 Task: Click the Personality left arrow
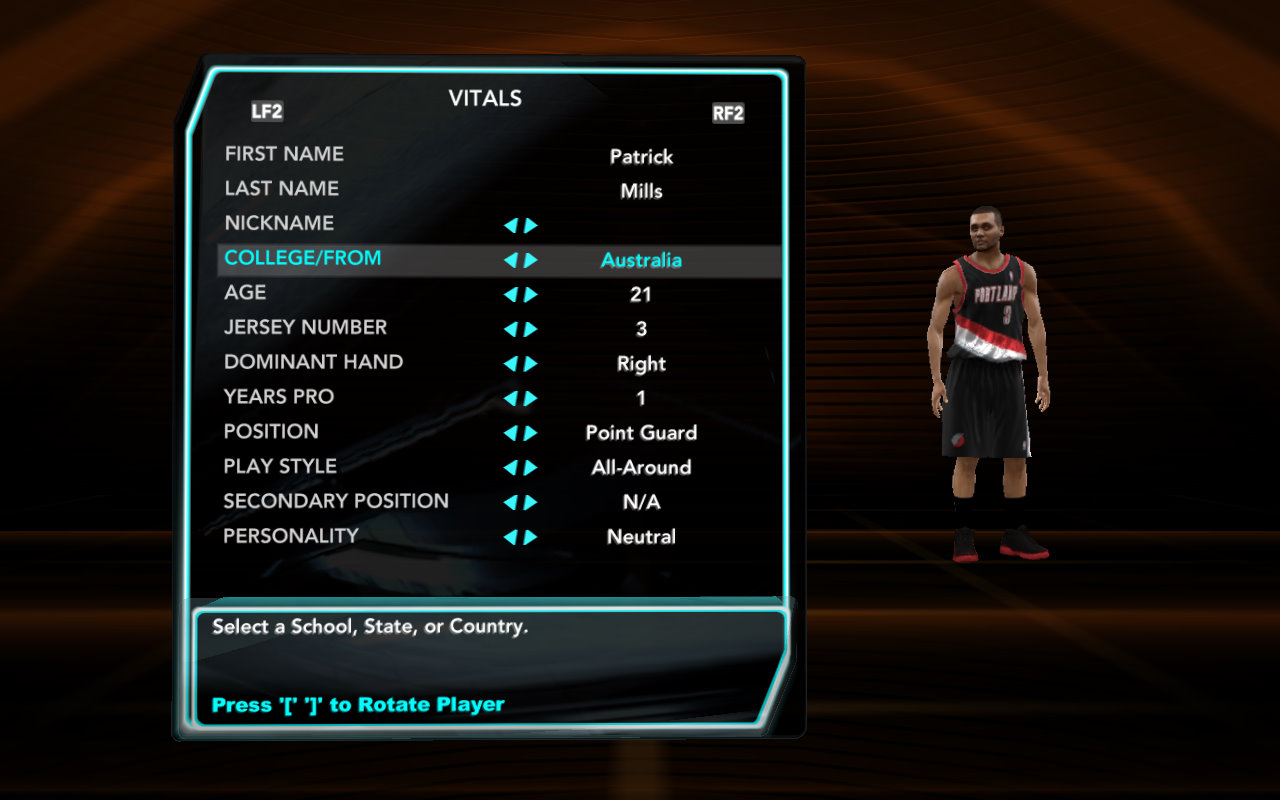(510, 537)
